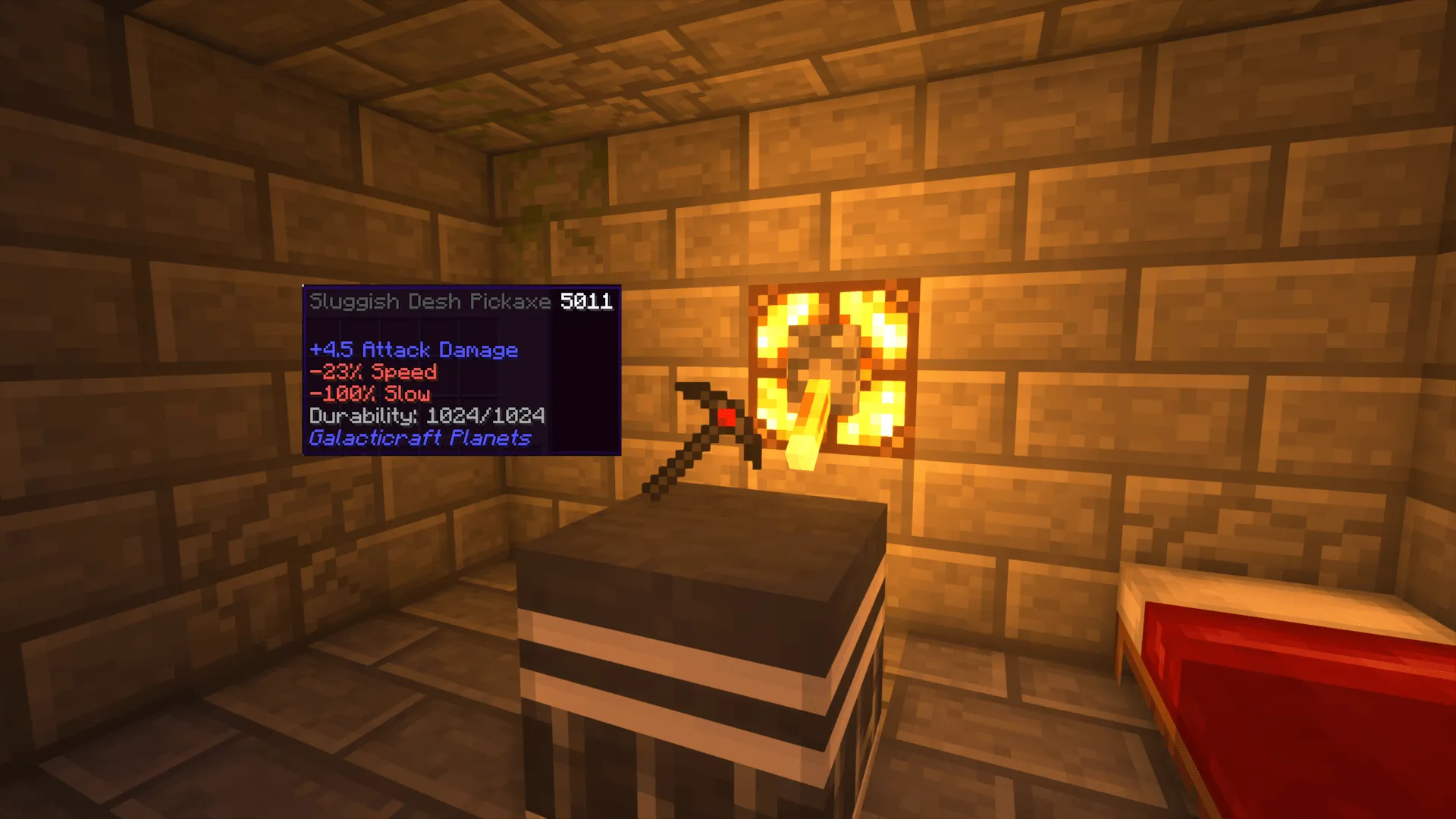
Task: Click the '-23% Speed' stat entry
Action: tap(372, 372)
